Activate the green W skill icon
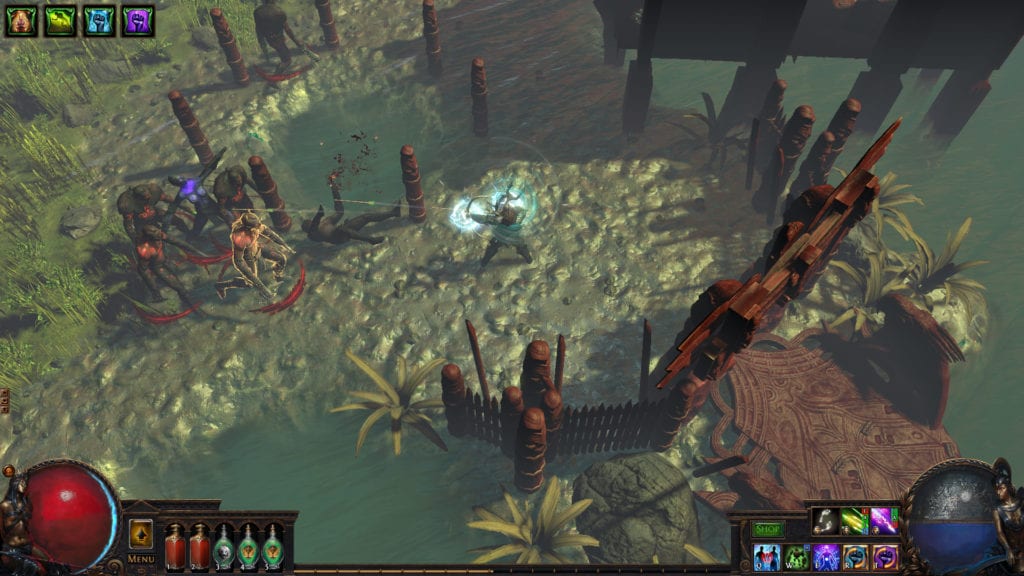1024x576 pixels. coord(797,557)
